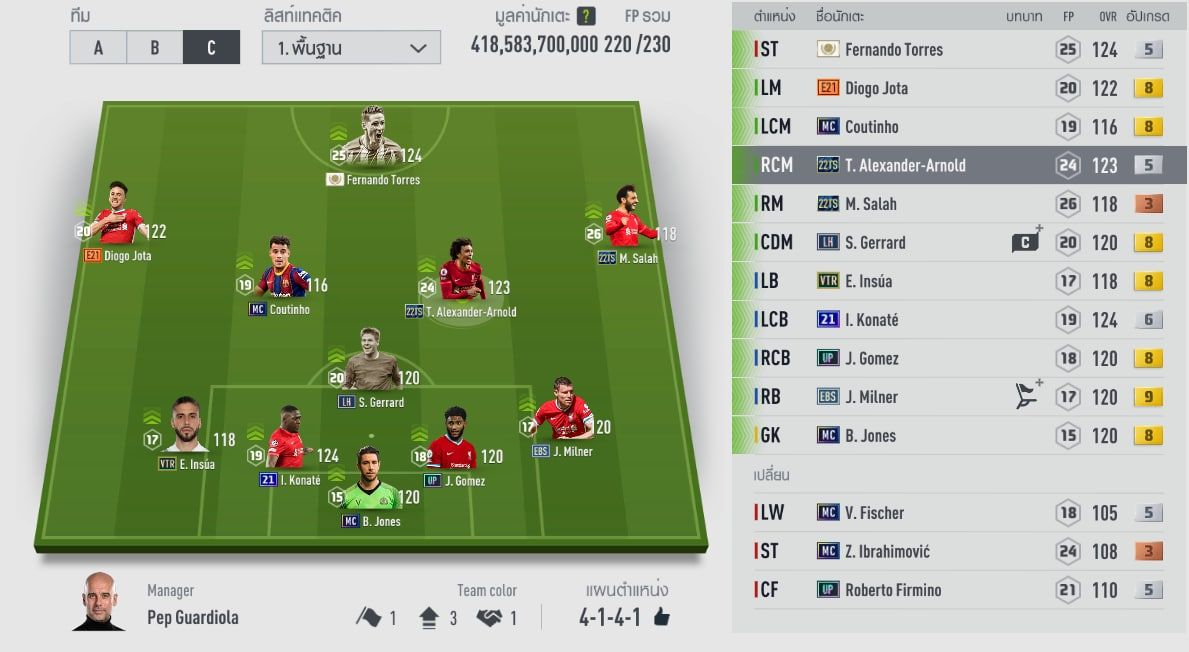
Task: Open the tactic list dropdown
Action: pyautogui.click(x=351, y=47)
